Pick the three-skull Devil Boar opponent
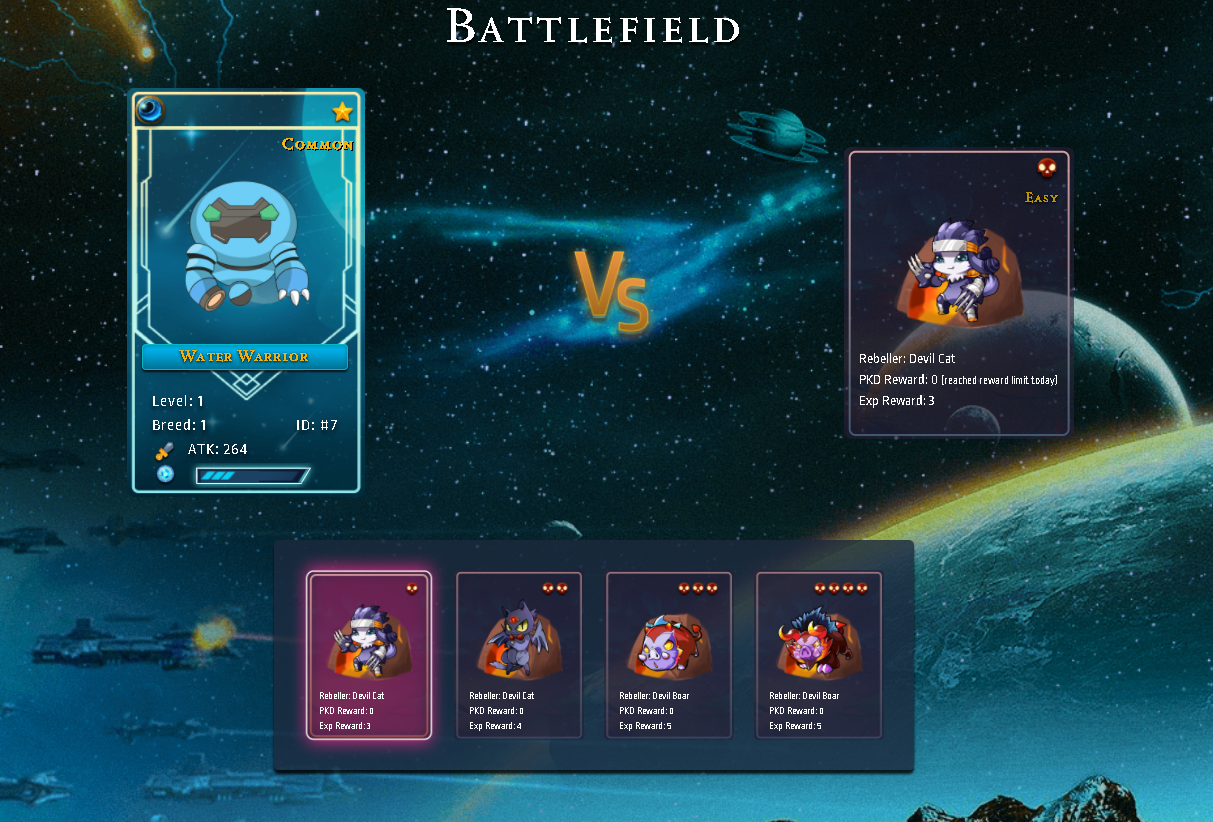Screen dimensions: 1213x822 [x=669, y=655]
